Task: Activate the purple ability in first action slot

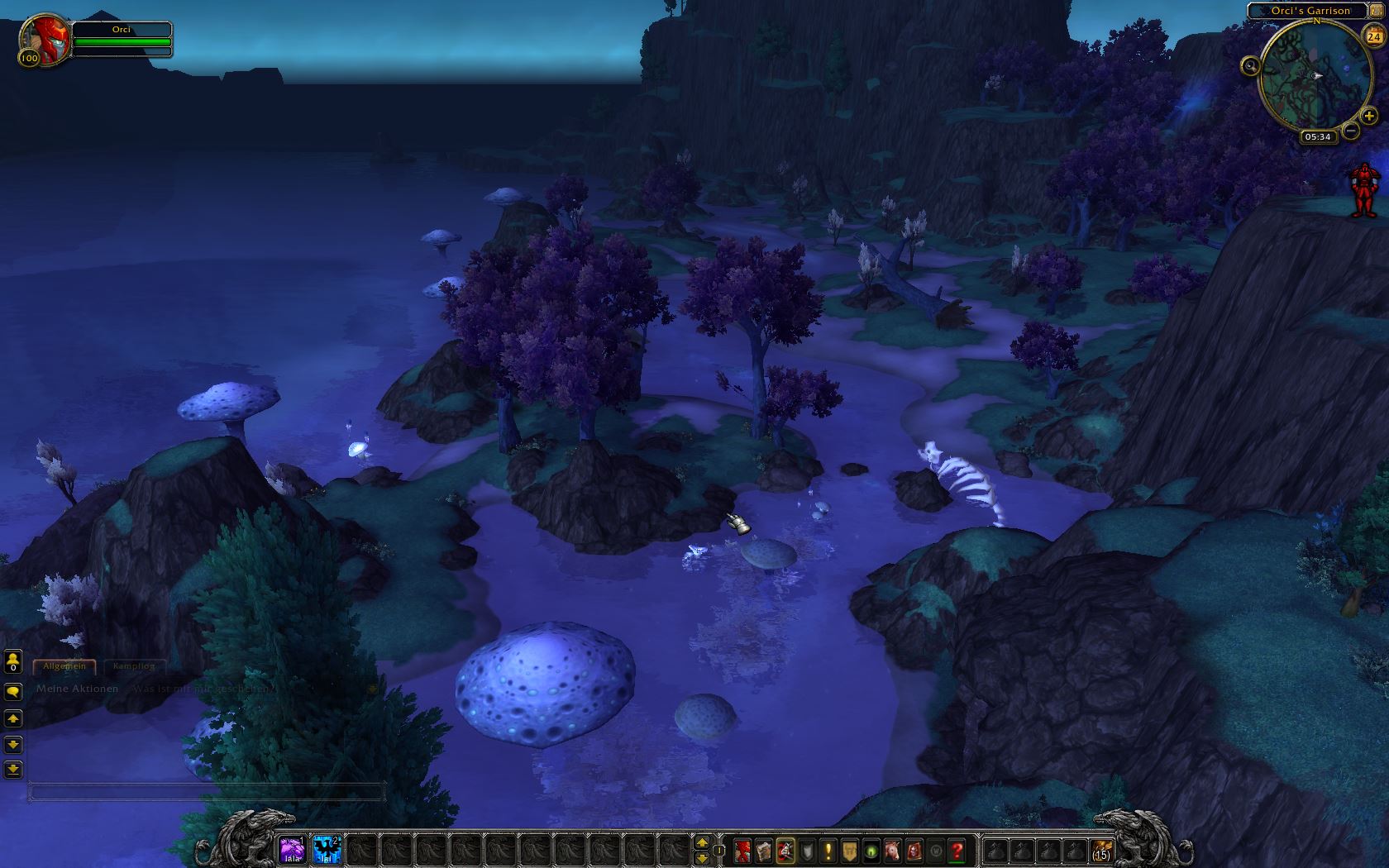Action: click(x=292, y=849)
